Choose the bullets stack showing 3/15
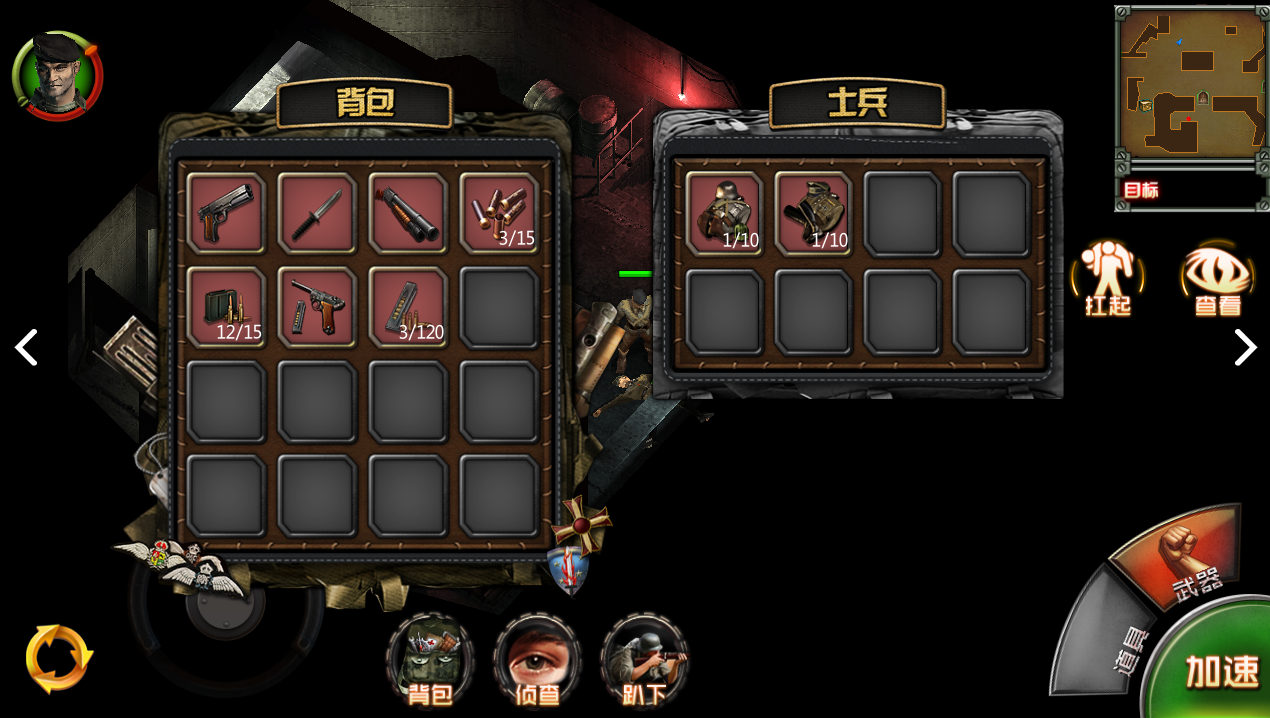Screen dimensions: 1270x718 click(x=499, y=213)
